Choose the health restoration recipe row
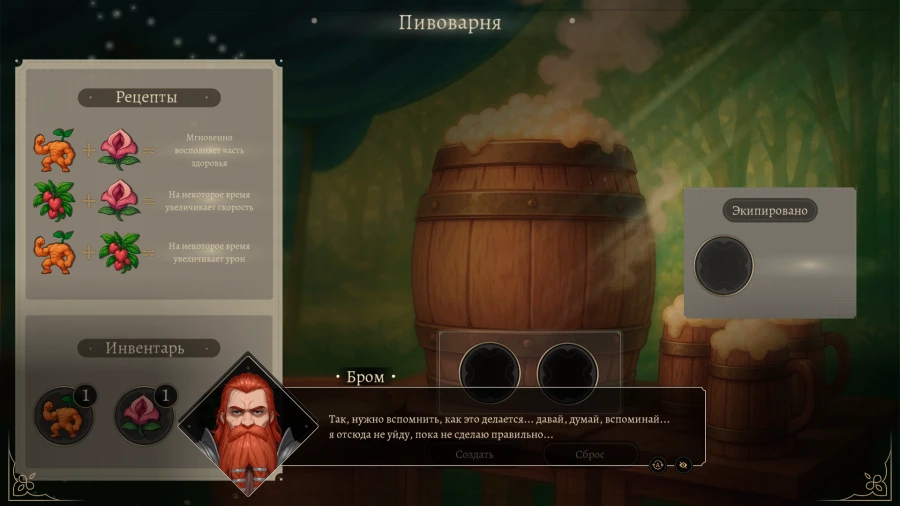The width and height of the screenshot is (900, 506). [147, 149]
